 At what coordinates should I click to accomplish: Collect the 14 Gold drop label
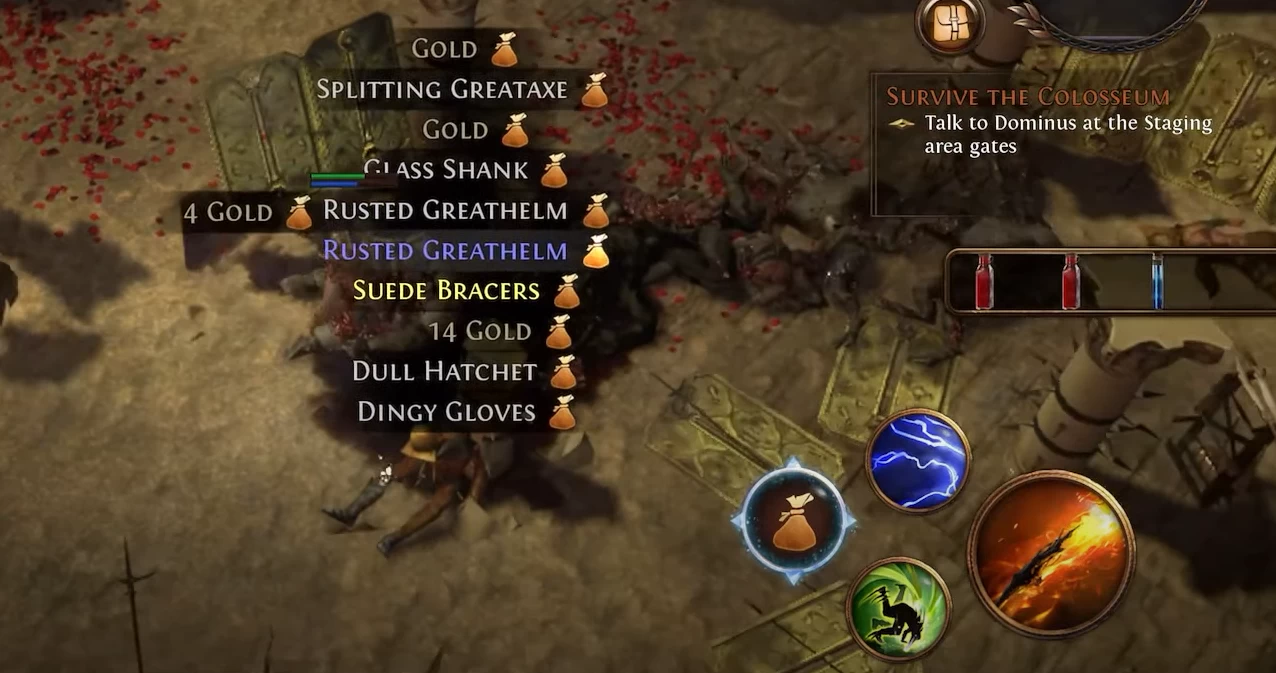coord(479,331)
